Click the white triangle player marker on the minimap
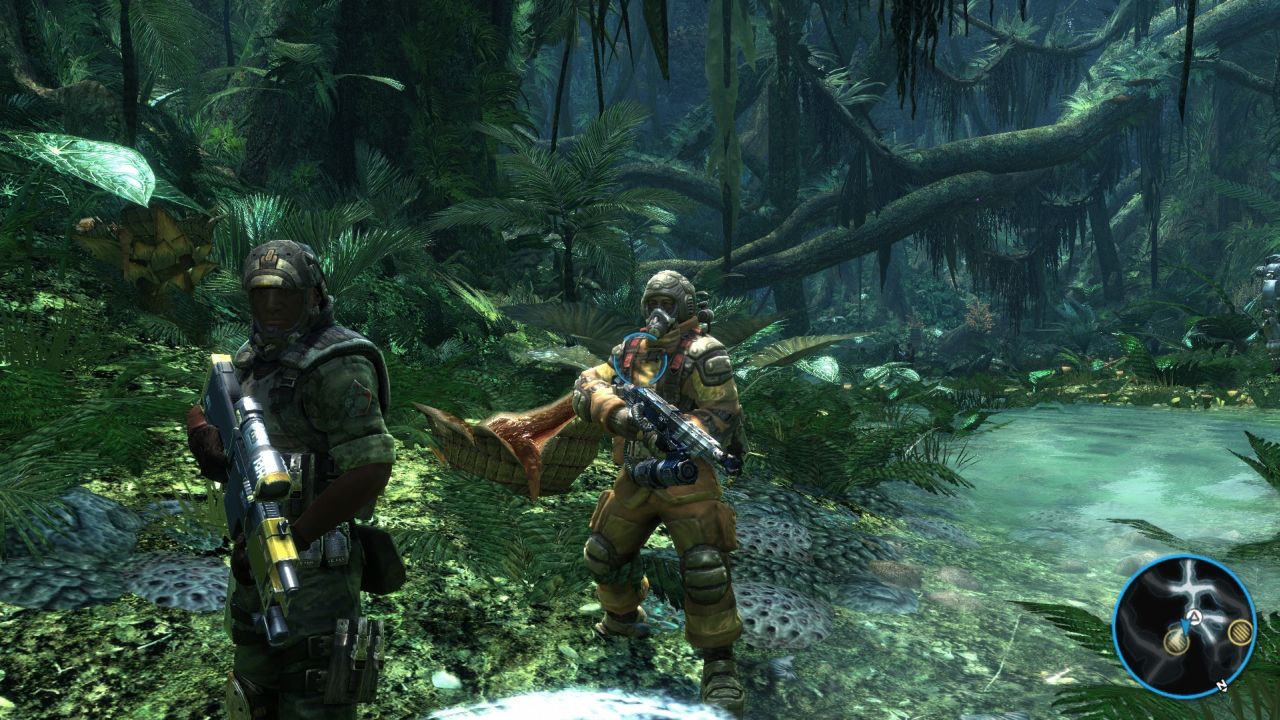Image resolution: width=1280 pixels, height=720 pixels. click(x=1194, y=616)
